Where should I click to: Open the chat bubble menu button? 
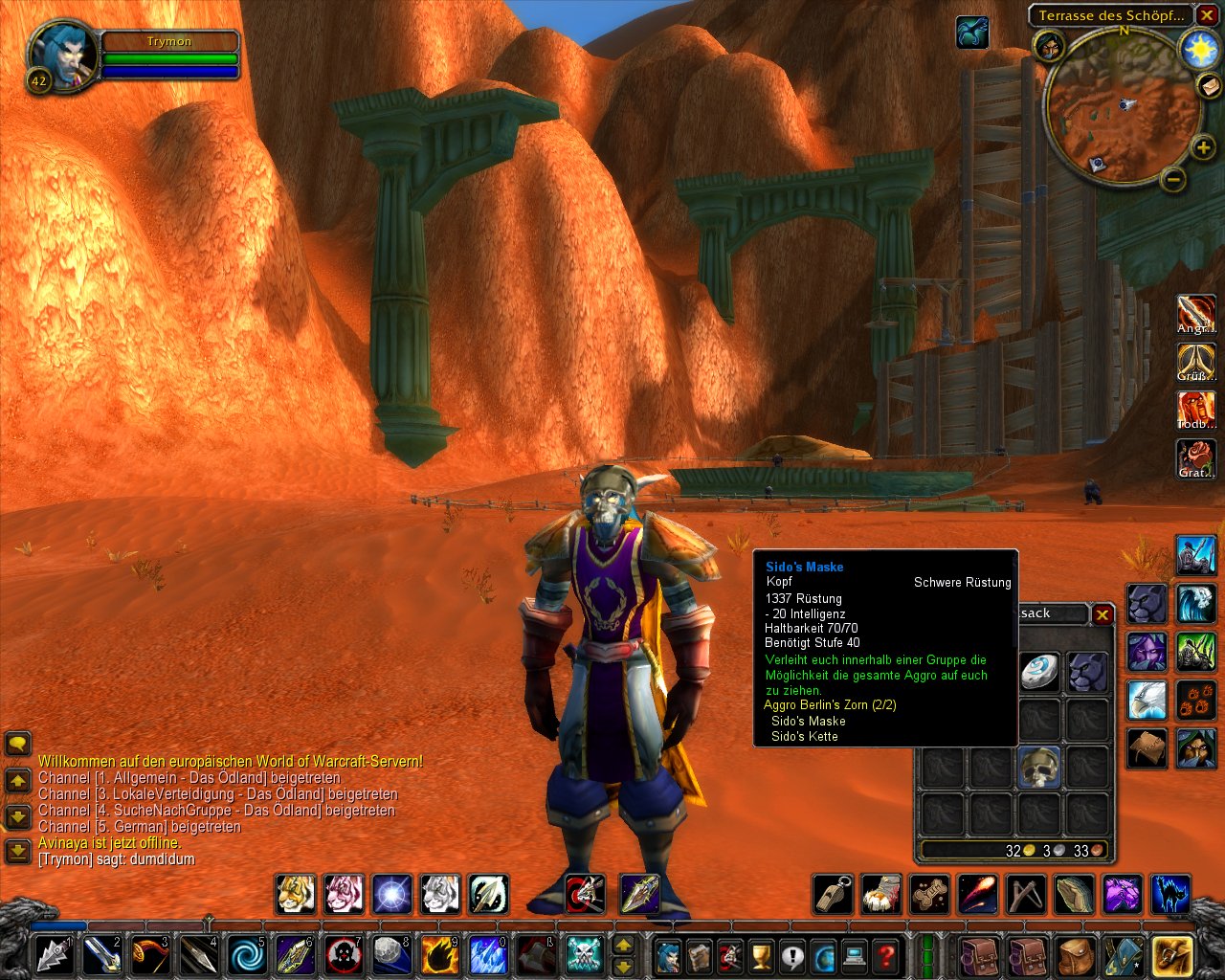(17, 744)
